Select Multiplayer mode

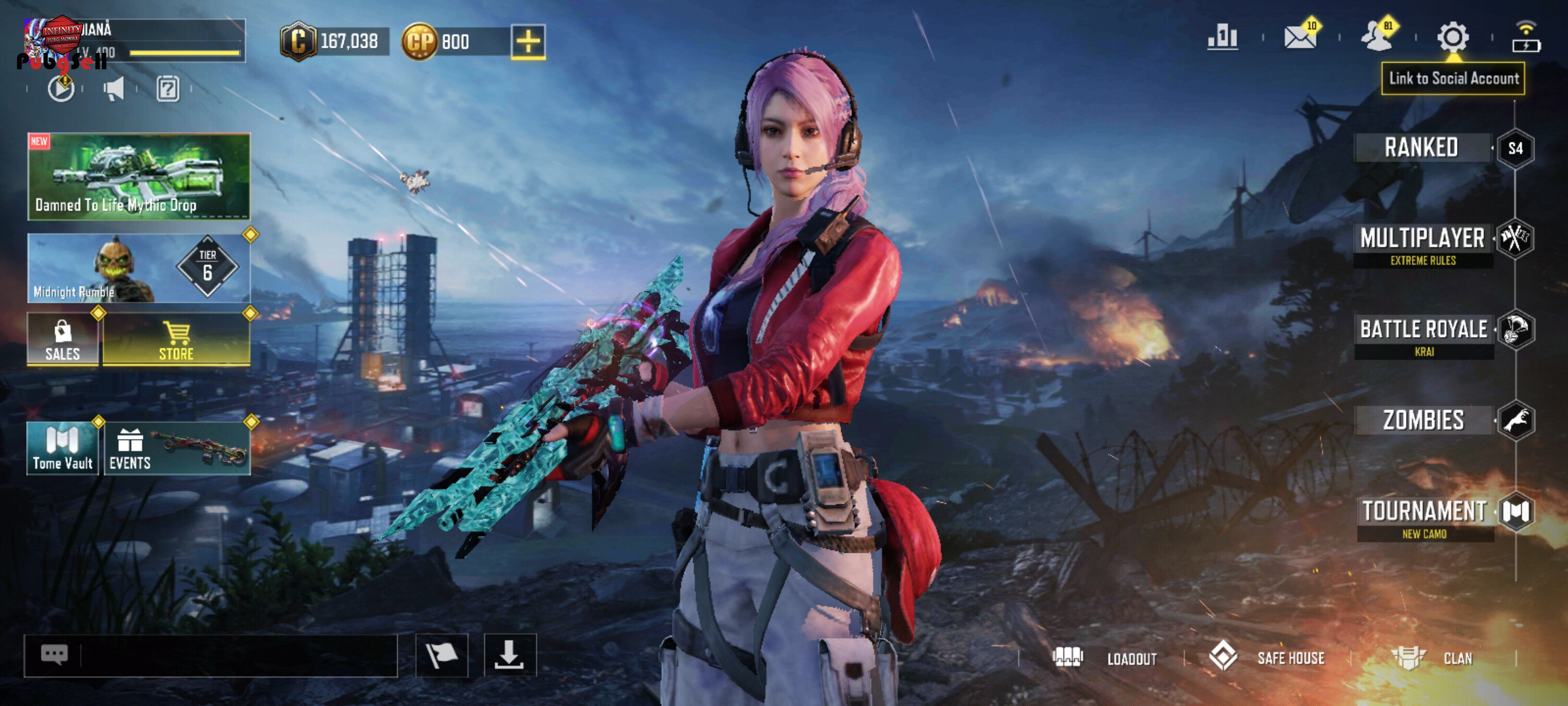tap(1423, 239)
